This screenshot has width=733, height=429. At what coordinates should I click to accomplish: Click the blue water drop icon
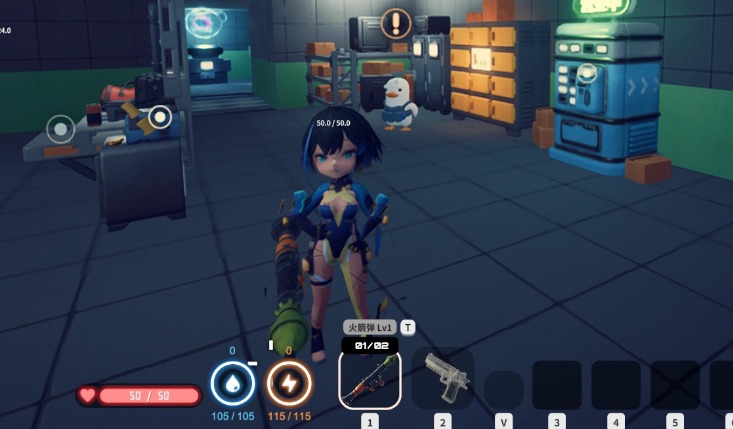click(x=232, y=384)
